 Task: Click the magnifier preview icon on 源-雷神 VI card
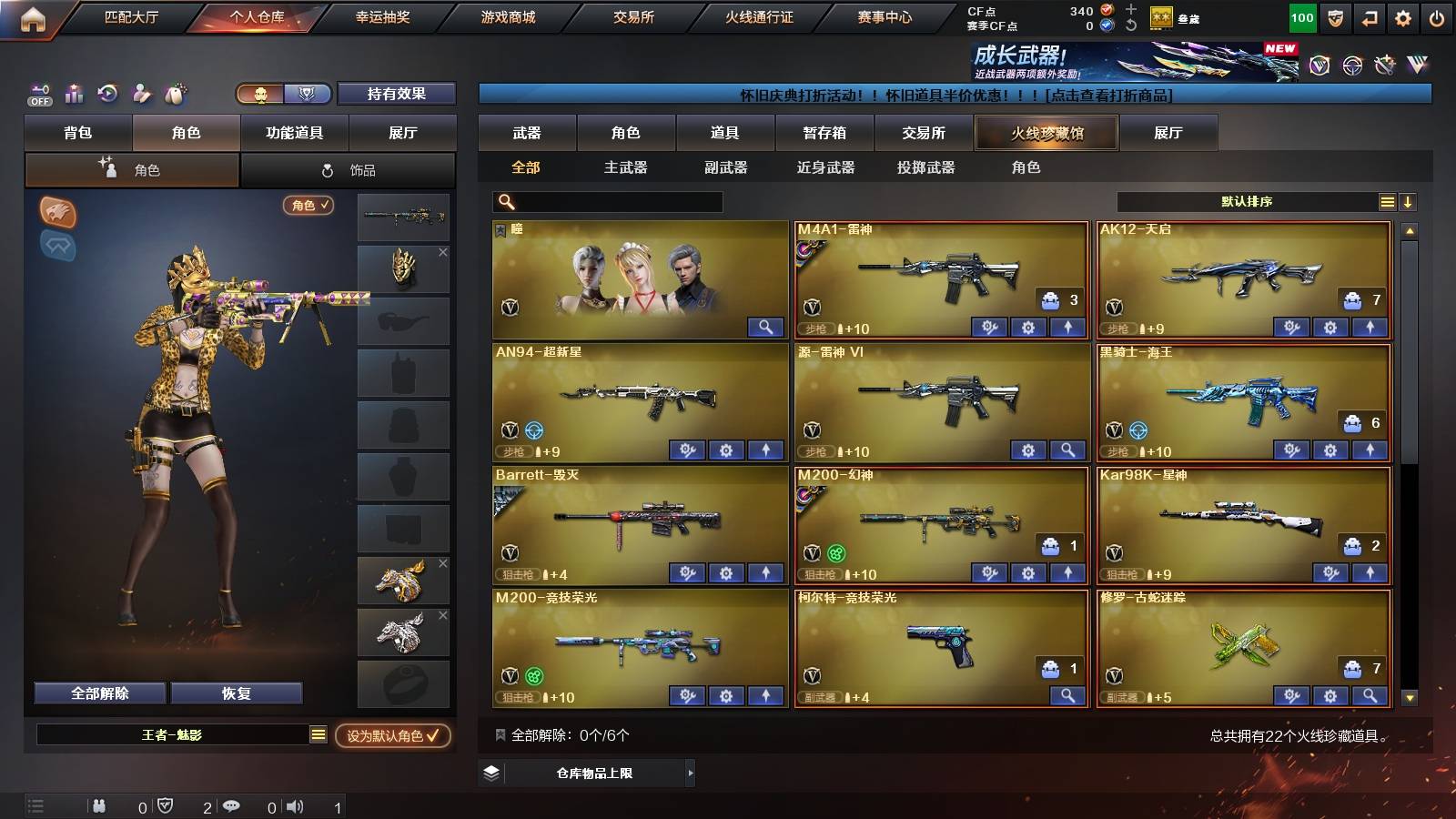pyautogui.click(x=1065, y=450)
